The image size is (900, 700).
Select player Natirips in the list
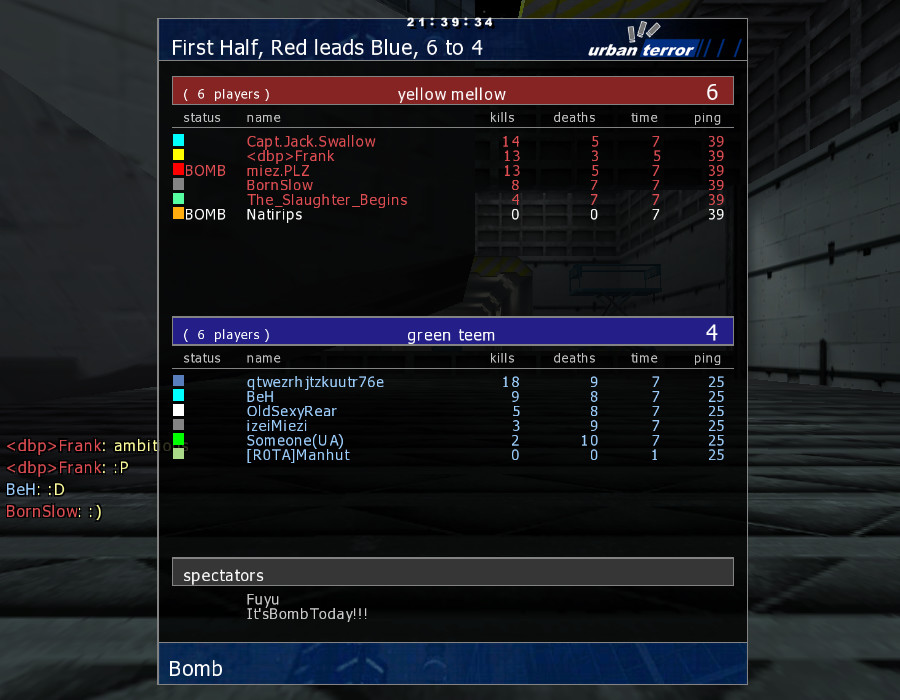click(274, 215)
